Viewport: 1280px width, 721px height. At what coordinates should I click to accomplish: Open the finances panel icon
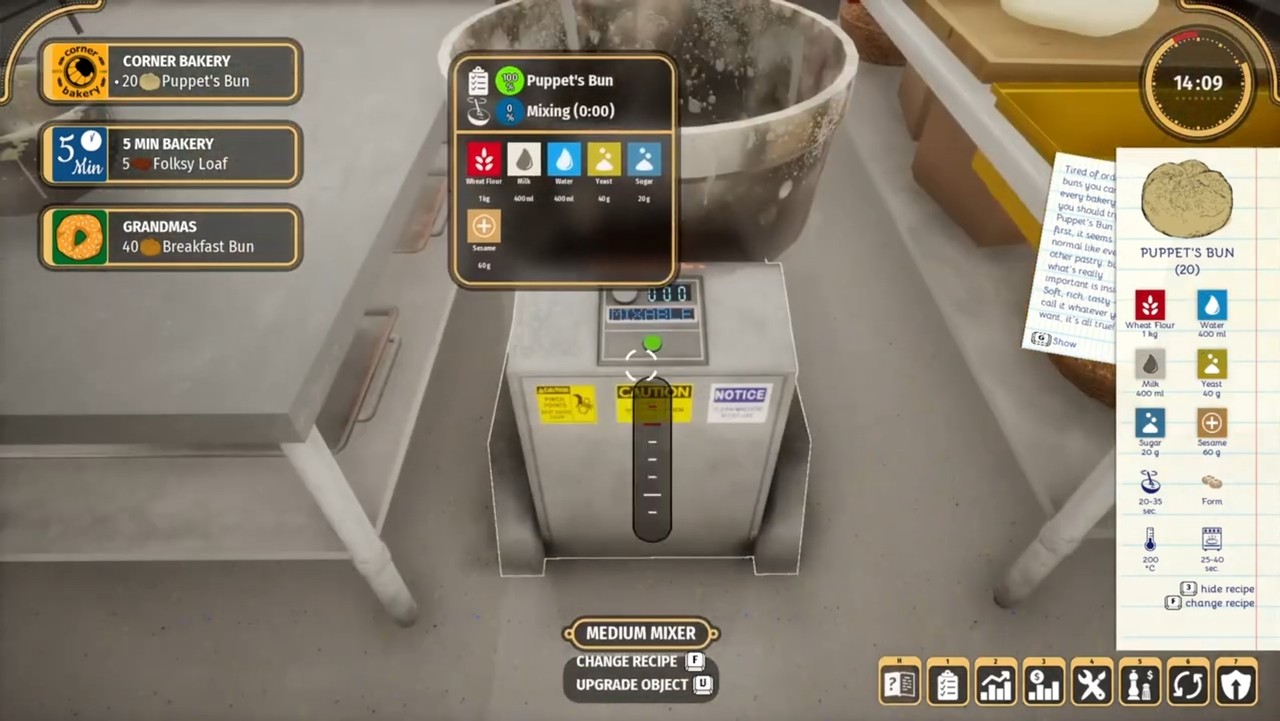pos(1043,681)
